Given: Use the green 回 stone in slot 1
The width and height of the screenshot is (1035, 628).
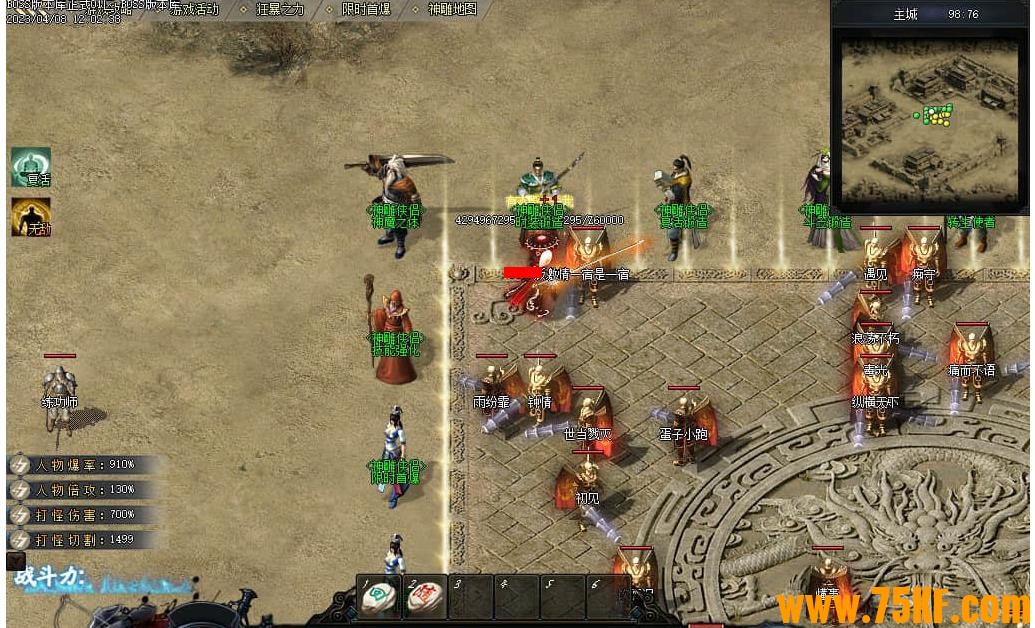Looking at the screenshot, I should pyautogui.click(x=379, y=597).
